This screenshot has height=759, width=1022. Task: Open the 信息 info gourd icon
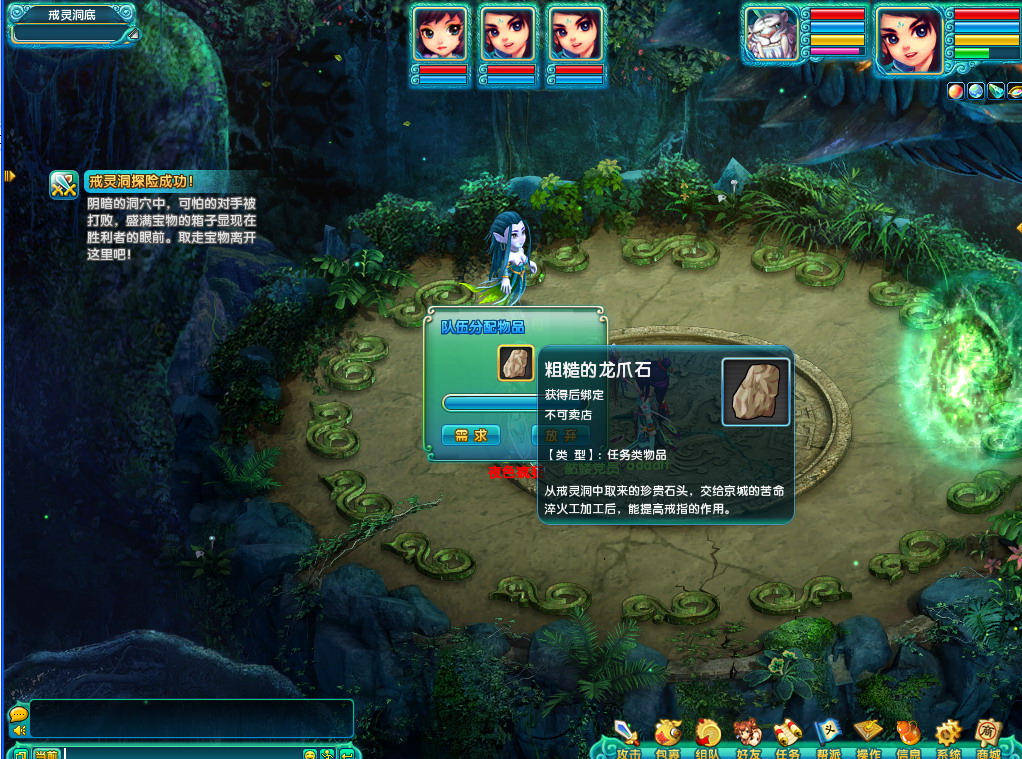[x=908, y=735]
